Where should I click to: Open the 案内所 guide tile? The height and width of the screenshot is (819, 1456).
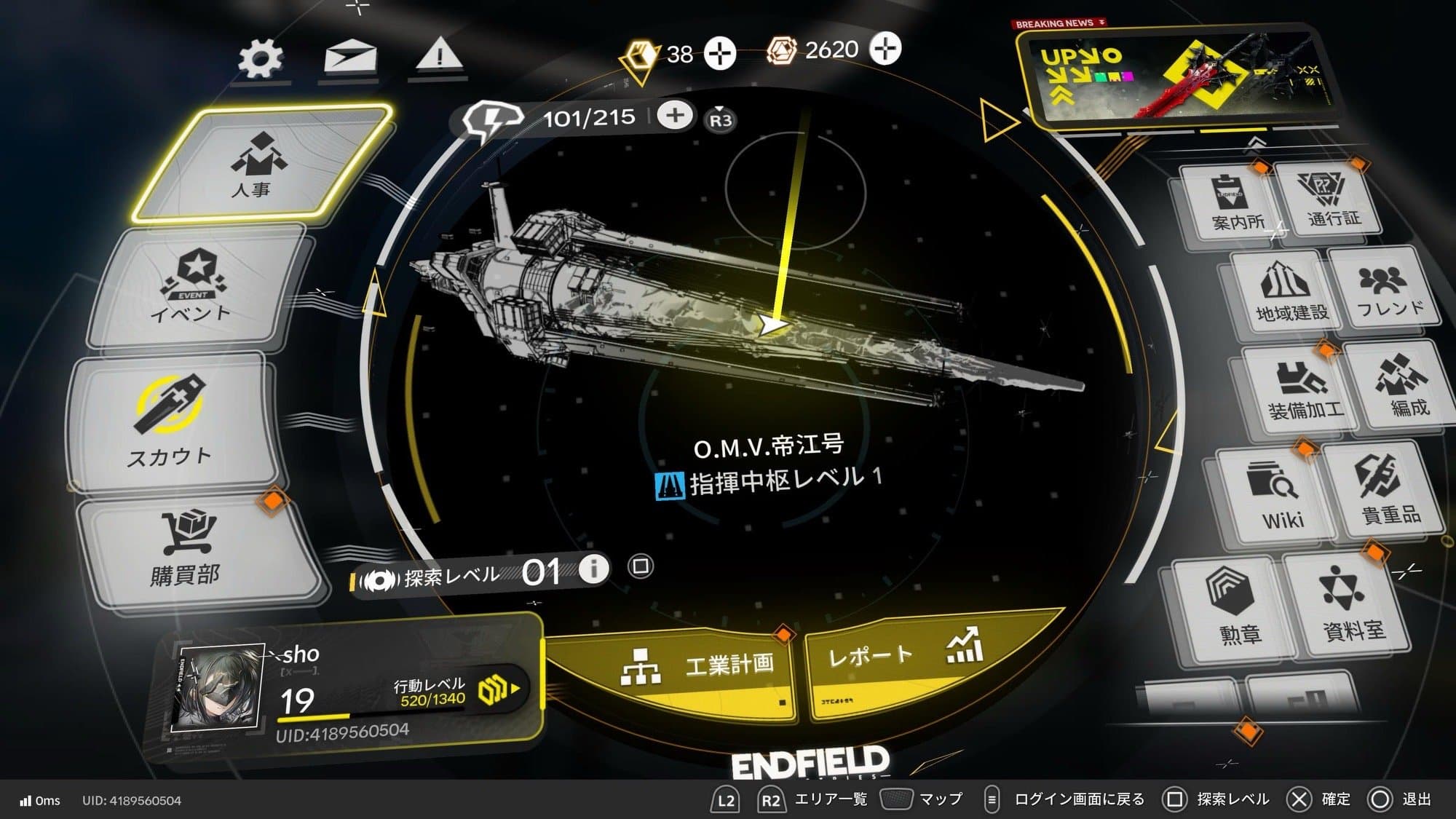[x=1235, y=202]
